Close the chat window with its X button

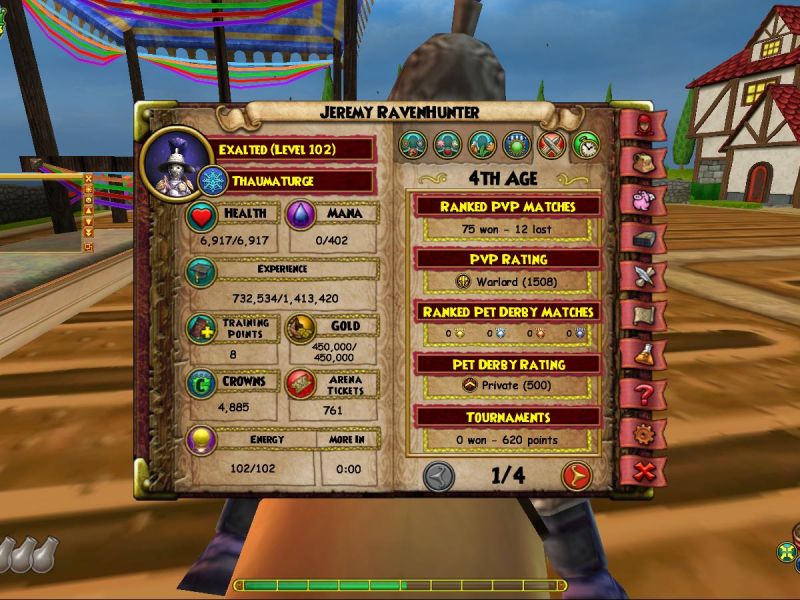[88, 179]
